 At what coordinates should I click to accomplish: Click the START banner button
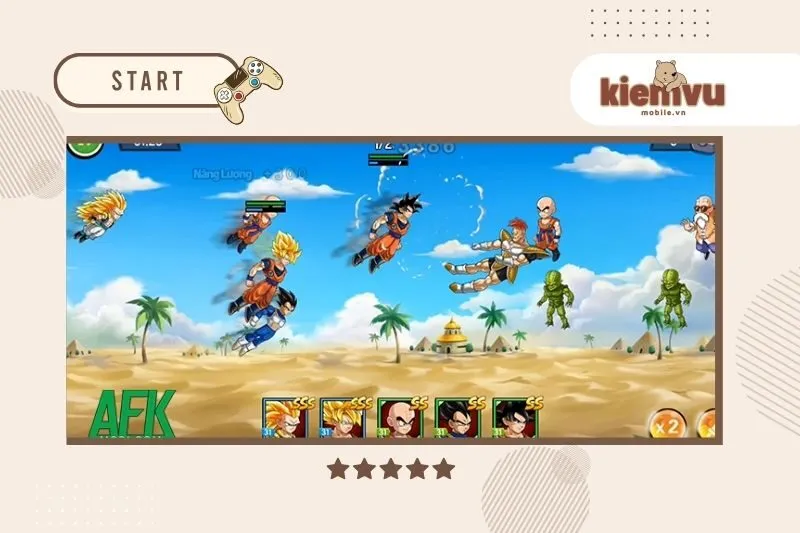coord(148,80)
